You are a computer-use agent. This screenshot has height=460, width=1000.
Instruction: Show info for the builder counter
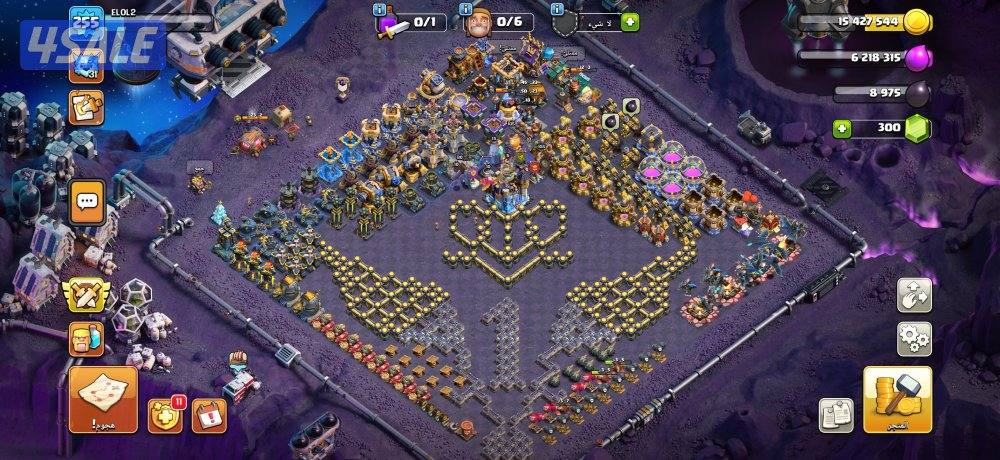(466, 9)
